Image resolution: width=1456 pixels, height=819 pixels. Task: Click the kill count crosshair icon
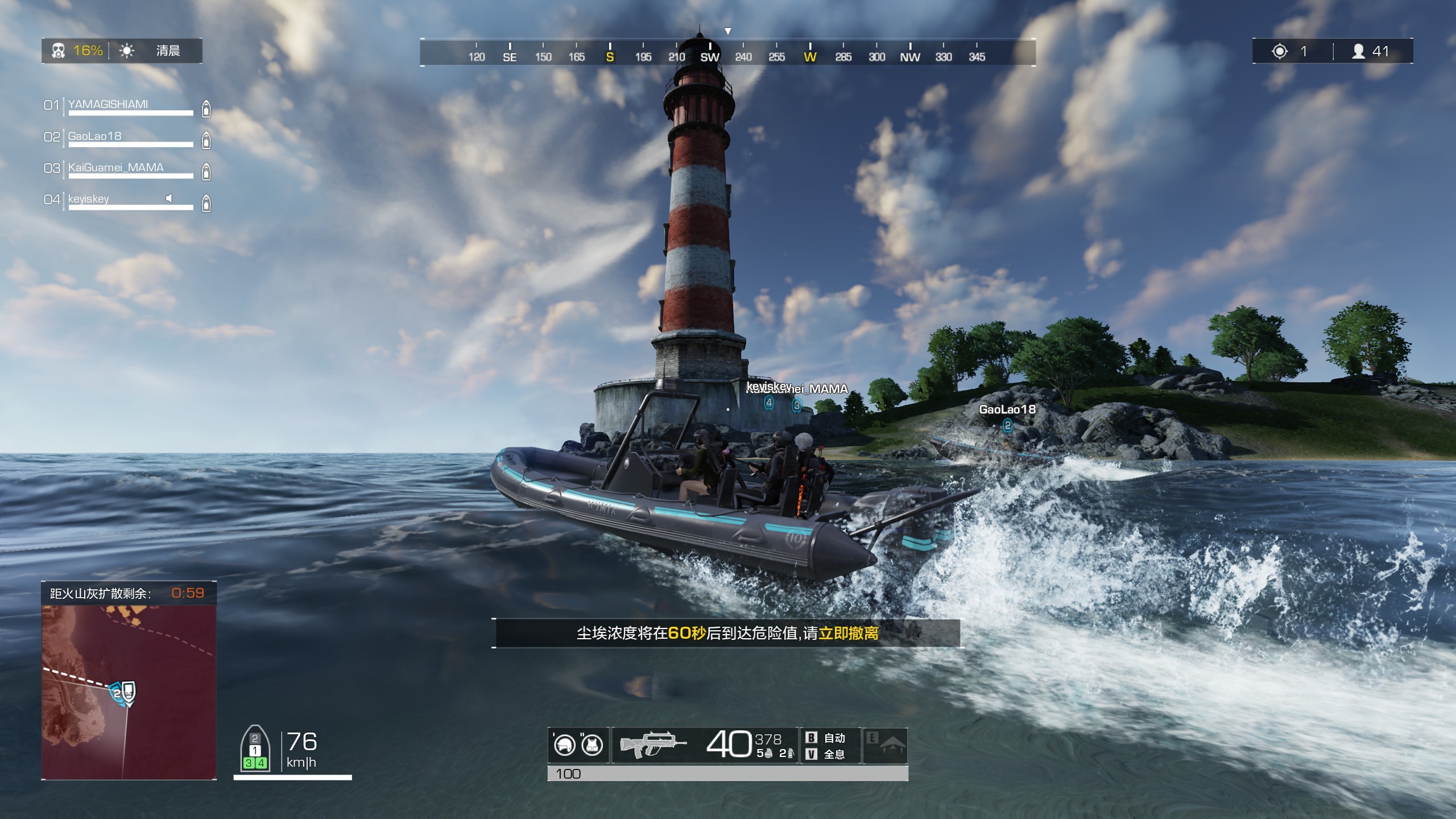tap(1280, 51)
